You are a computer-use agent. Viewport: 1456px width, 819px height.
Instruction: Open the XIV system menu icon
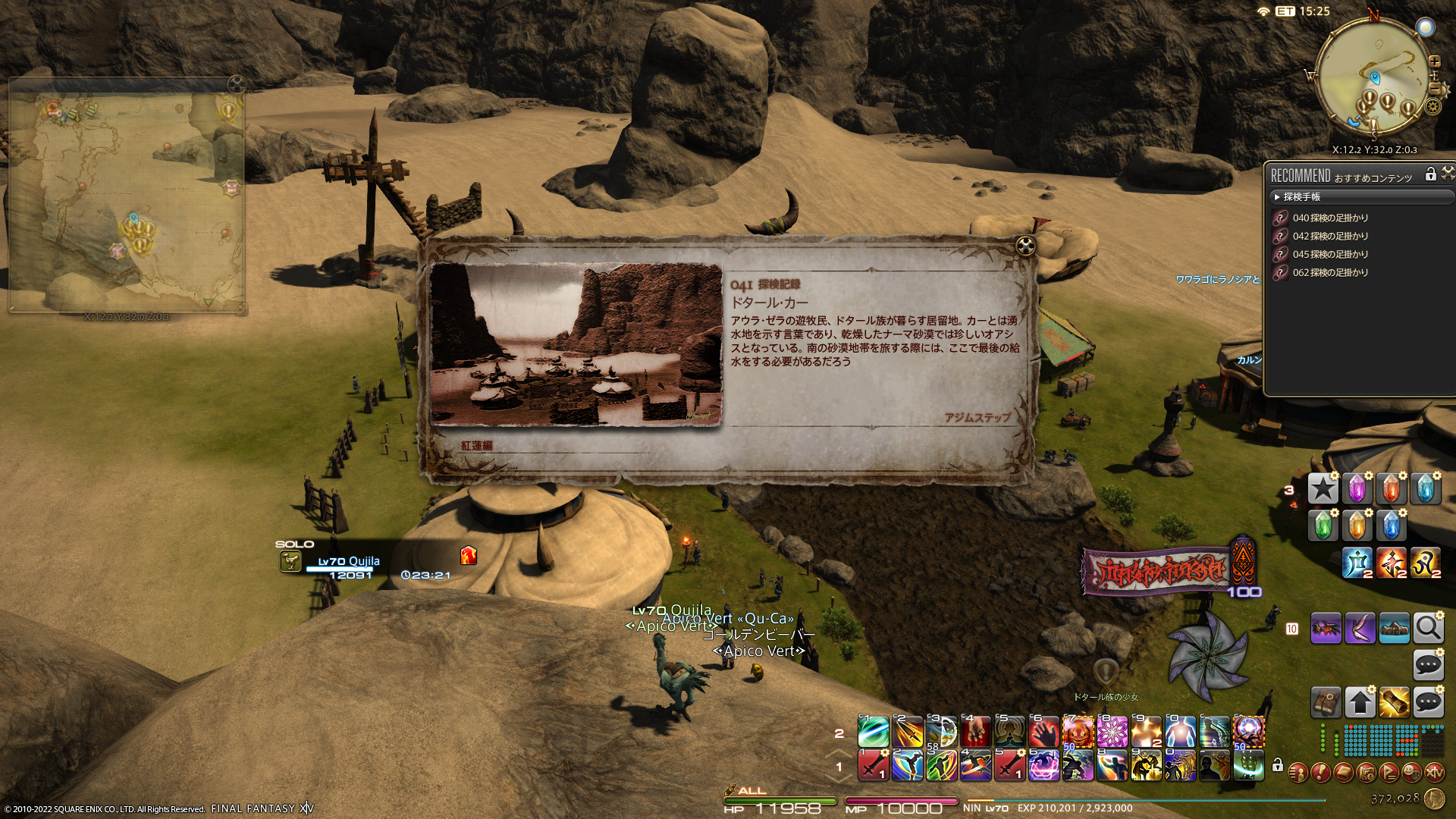coord(1434,773)
